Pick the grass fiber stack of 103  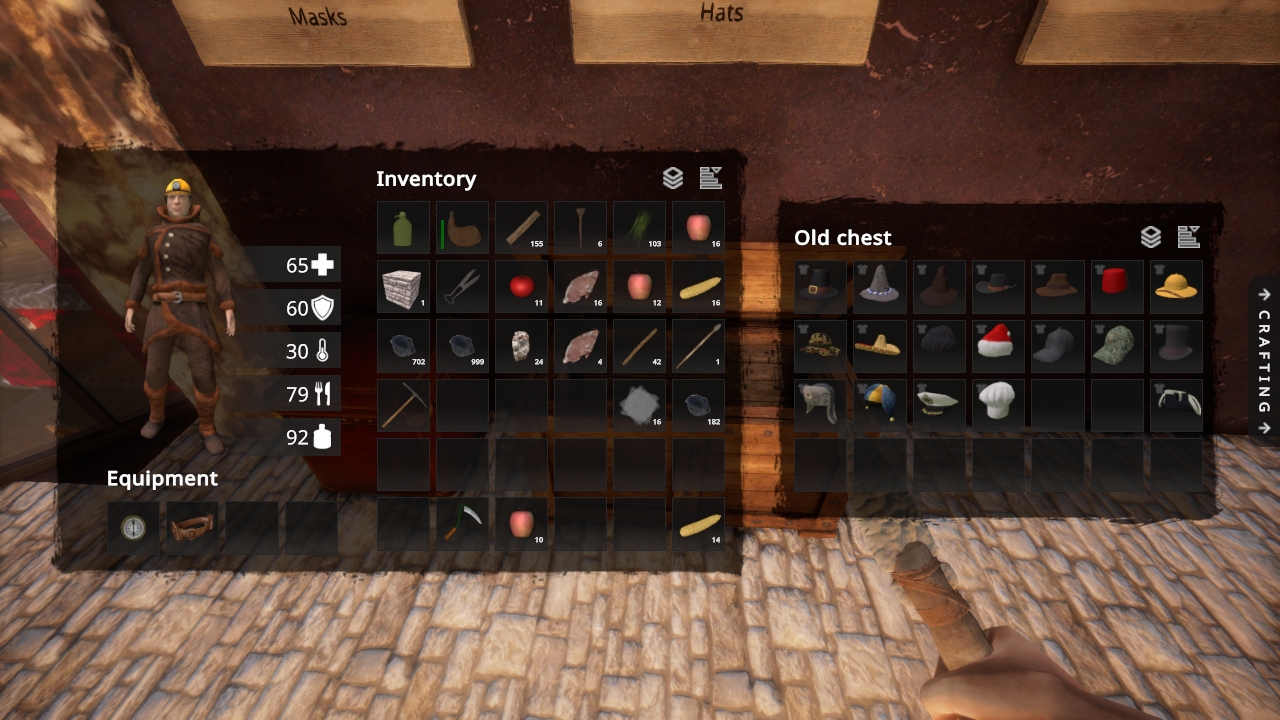tap(639, 227)
